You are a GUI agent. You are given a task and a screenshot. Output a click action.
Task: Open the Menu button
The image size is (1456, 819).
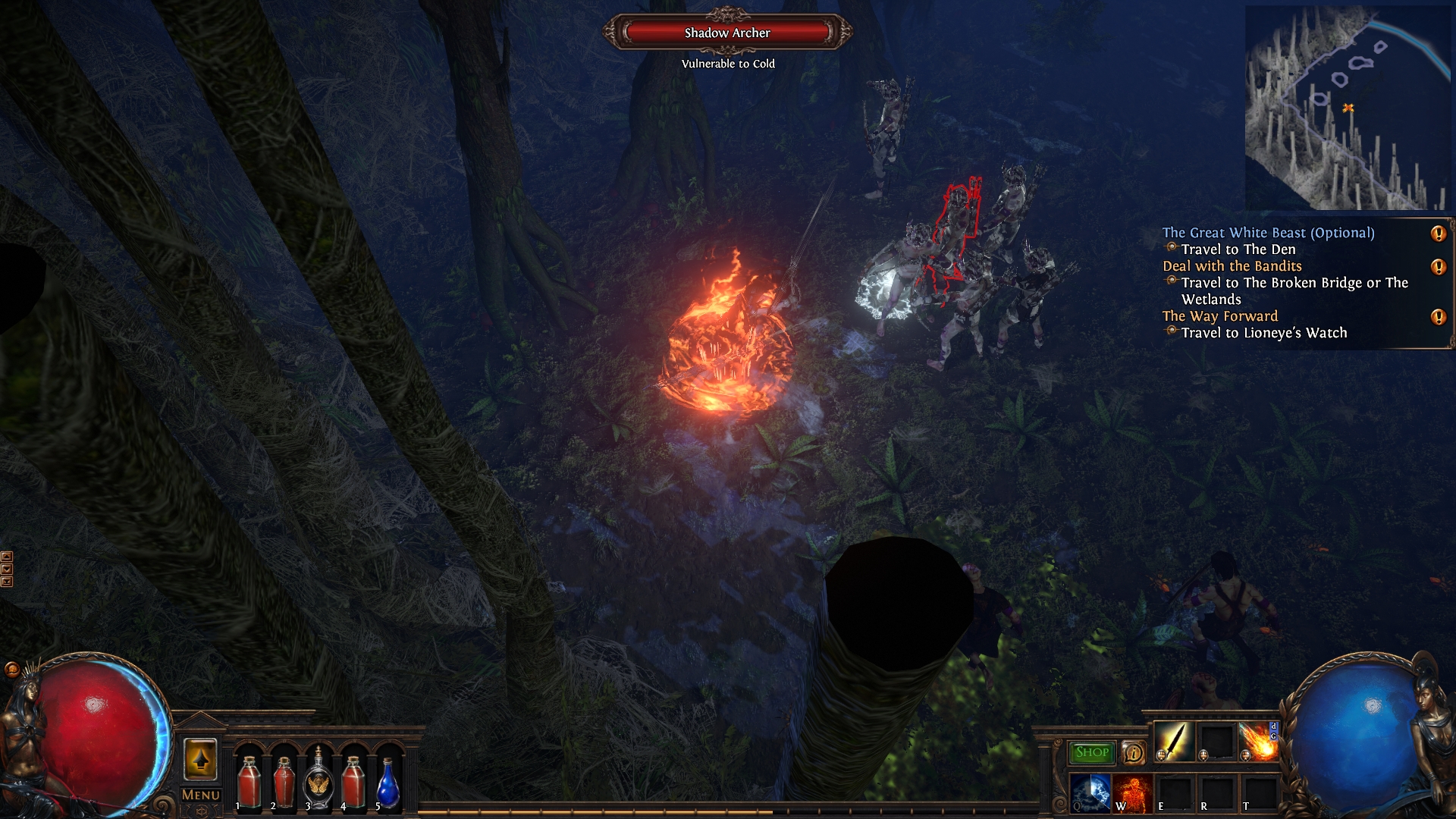[201, 795]
